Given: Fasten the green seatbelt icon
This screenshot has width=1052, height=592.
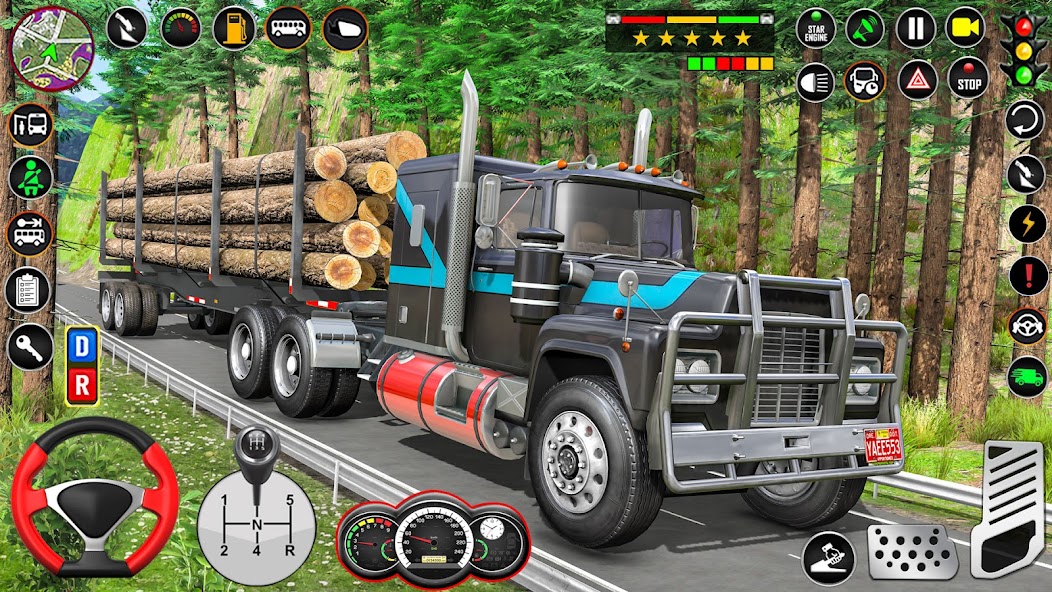Looking at the screenshot, I should pos(30,178).
